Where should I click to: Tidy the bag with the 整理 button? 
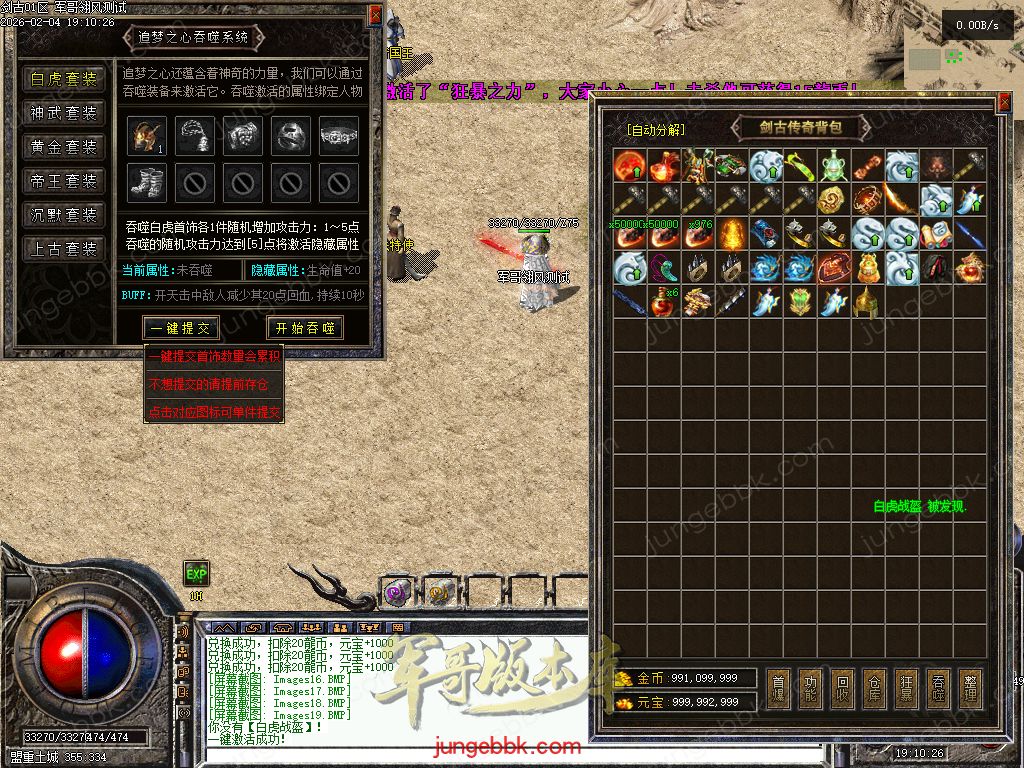[969, 689]
